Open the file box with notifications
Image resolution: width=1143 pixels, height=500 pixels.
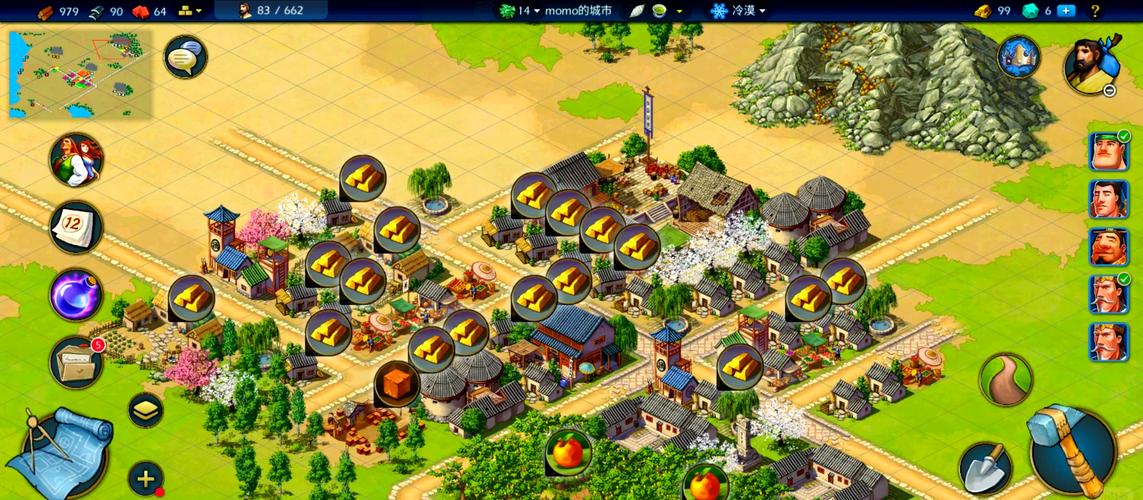coord(76,362)
